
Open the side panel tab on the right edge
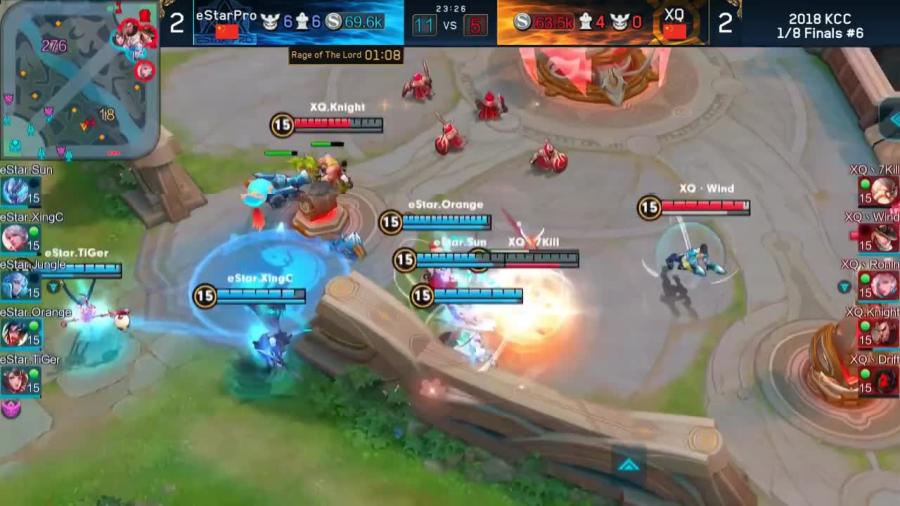889,117
